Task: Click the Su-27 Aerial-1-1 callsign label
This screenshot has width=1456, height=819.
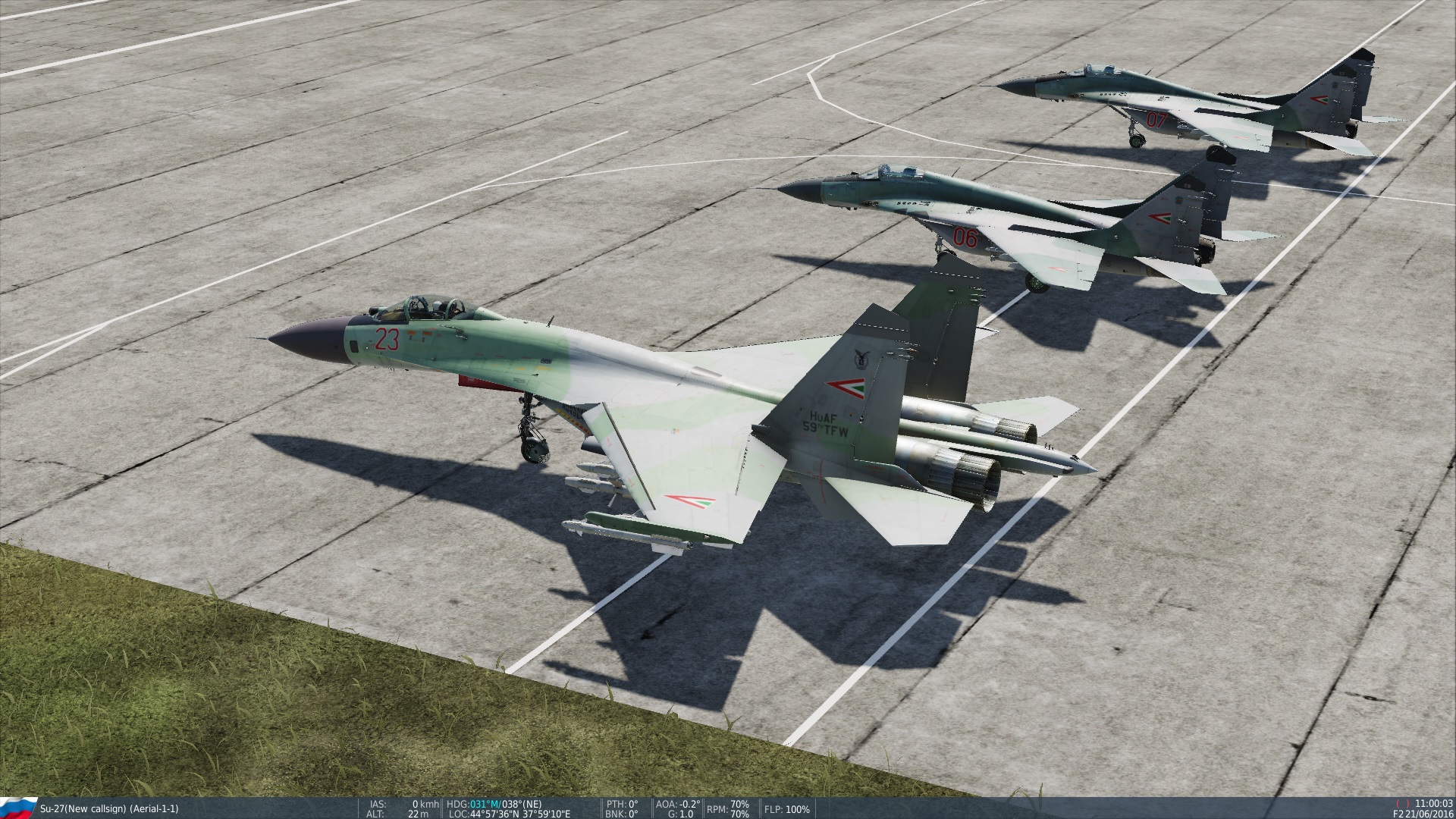Action: tap(110, 807)
